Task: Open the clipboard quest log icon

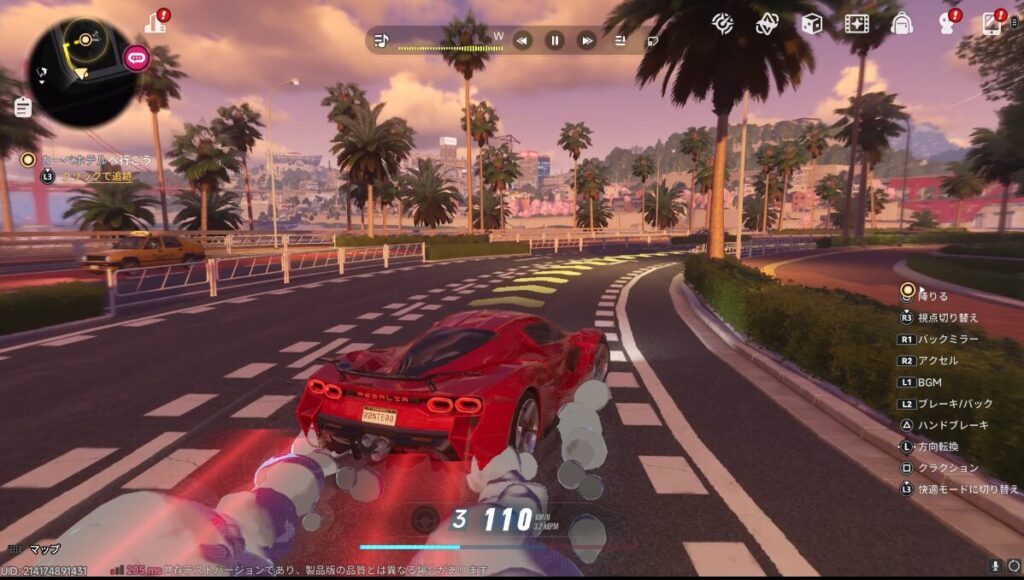Action: tap(23, 106)
